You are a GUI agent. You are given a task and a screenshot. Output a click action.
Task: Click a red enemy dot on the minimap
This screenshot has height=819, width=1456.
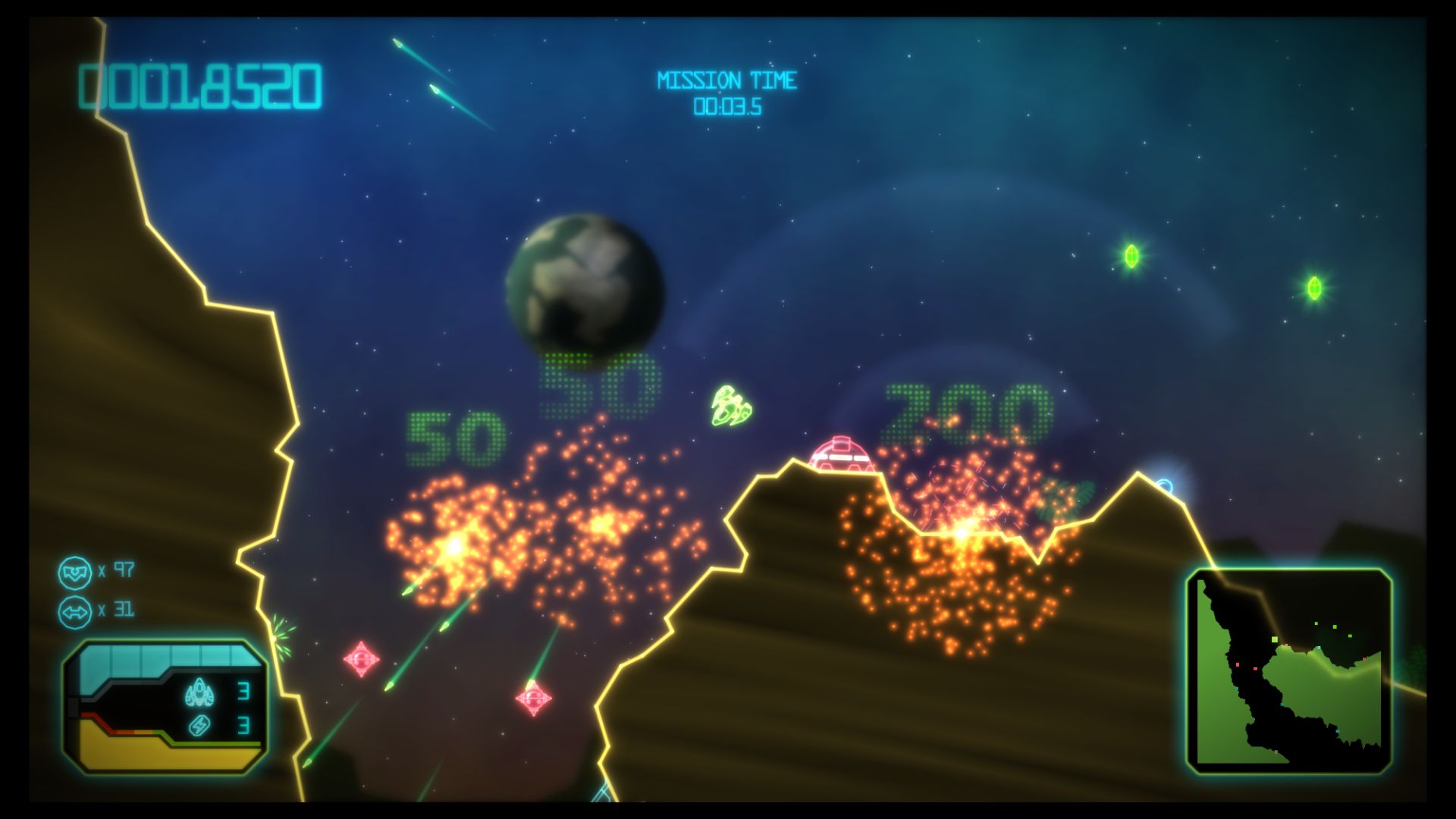(x=1238, y=664)
